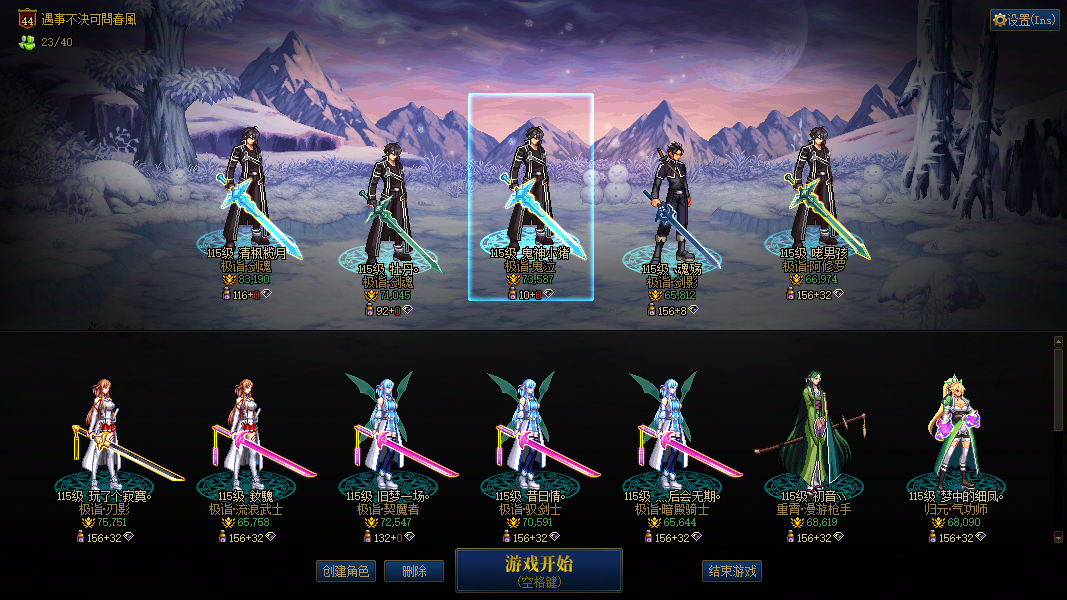Select the 流浪武士 character 鮫魄
The height and width of the screenshot is (600, 1067).
tap(246, 440)
